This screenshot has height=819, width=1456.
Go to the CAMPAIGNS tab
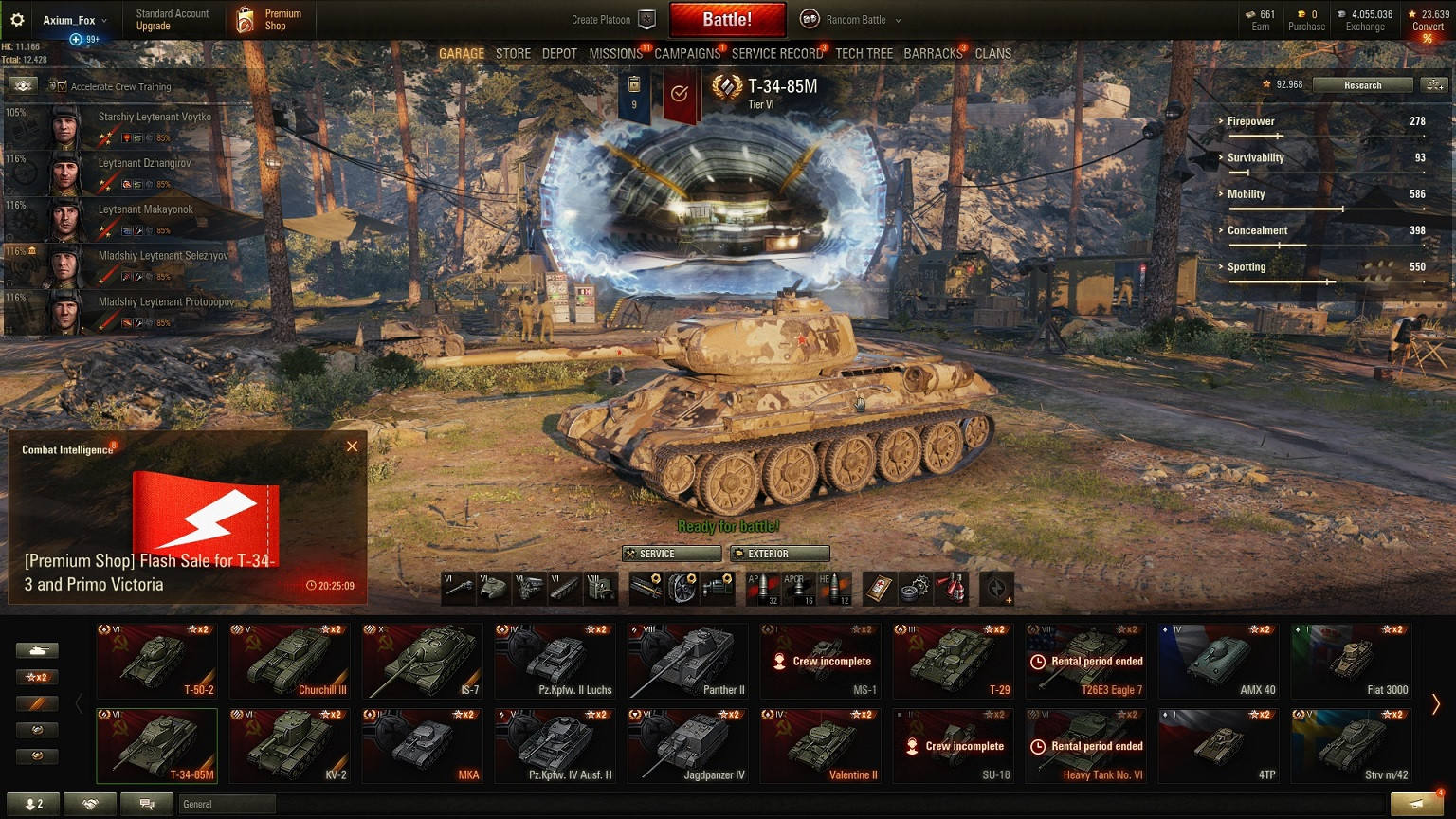pos(687,54)
